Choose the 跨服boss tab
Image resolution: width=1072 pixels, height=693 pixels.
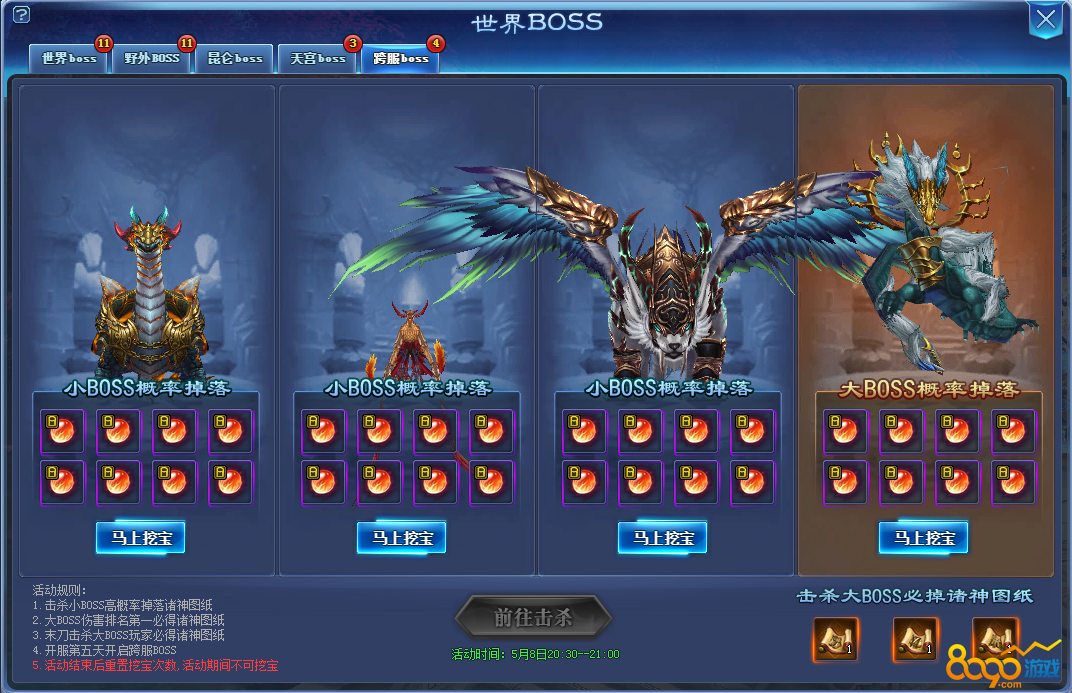point(400,59)
